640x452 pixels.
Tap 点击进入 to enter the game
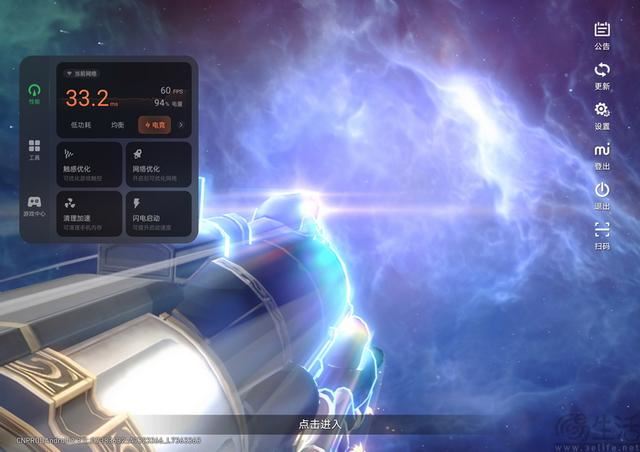coord(320,424)
